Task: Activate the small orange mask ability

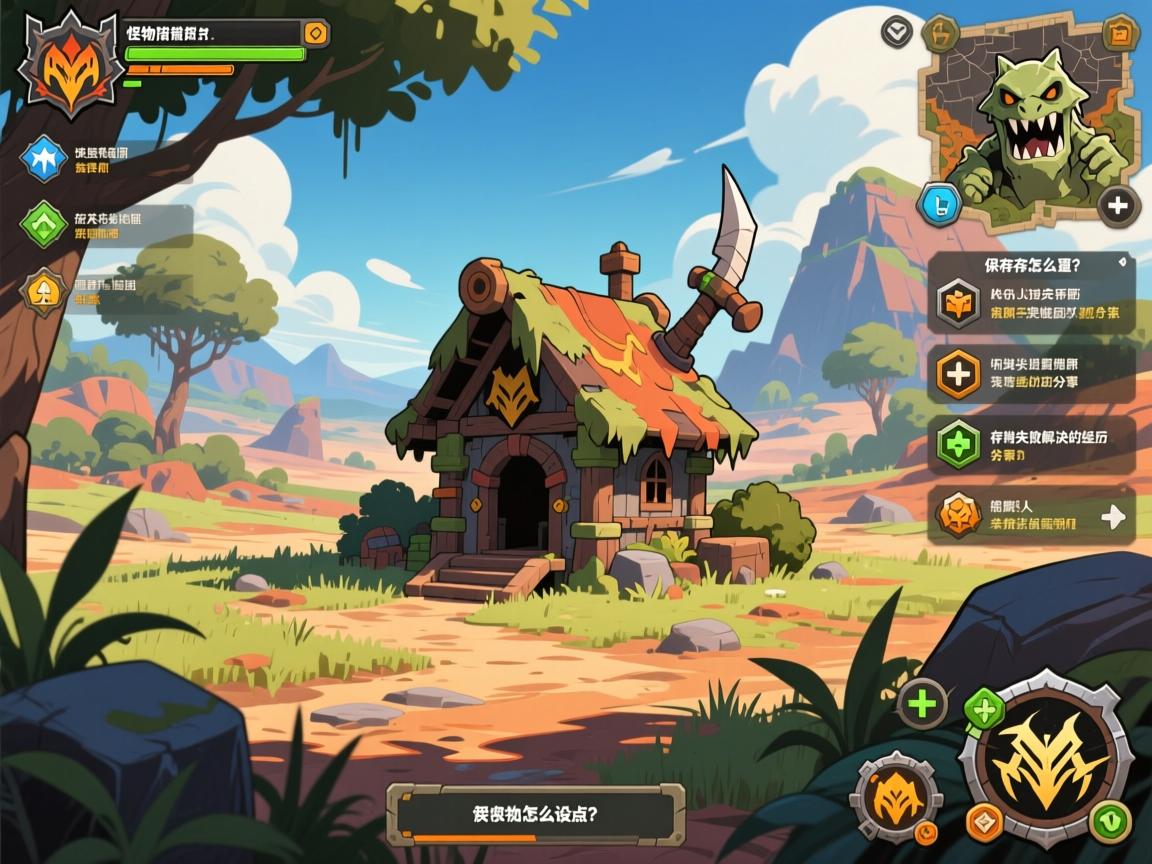Action: coord(895,797)
